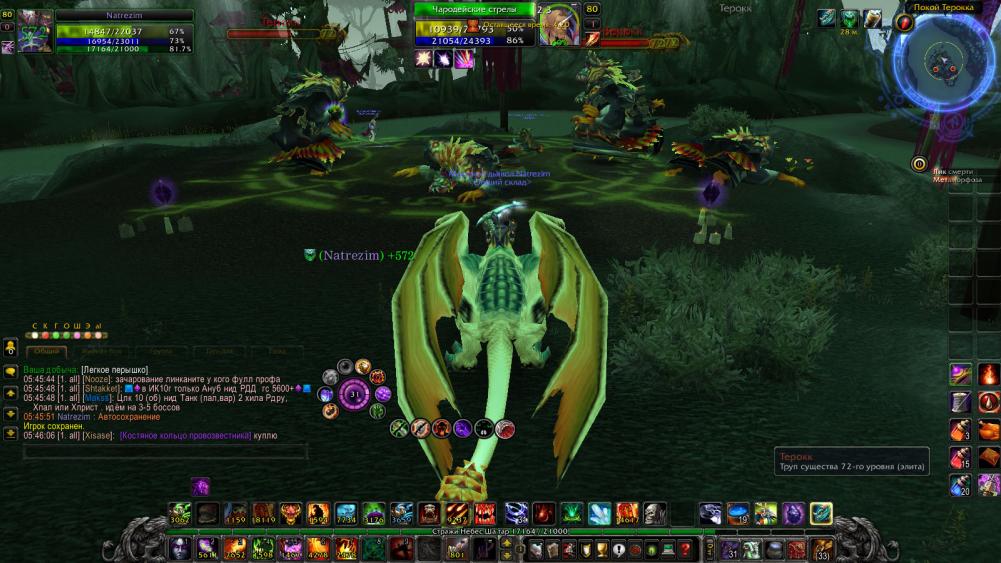The height and width of the screenshot is (563, 1001).
Task: Switch to the Общий chat tab
Action: pos(47,352)
